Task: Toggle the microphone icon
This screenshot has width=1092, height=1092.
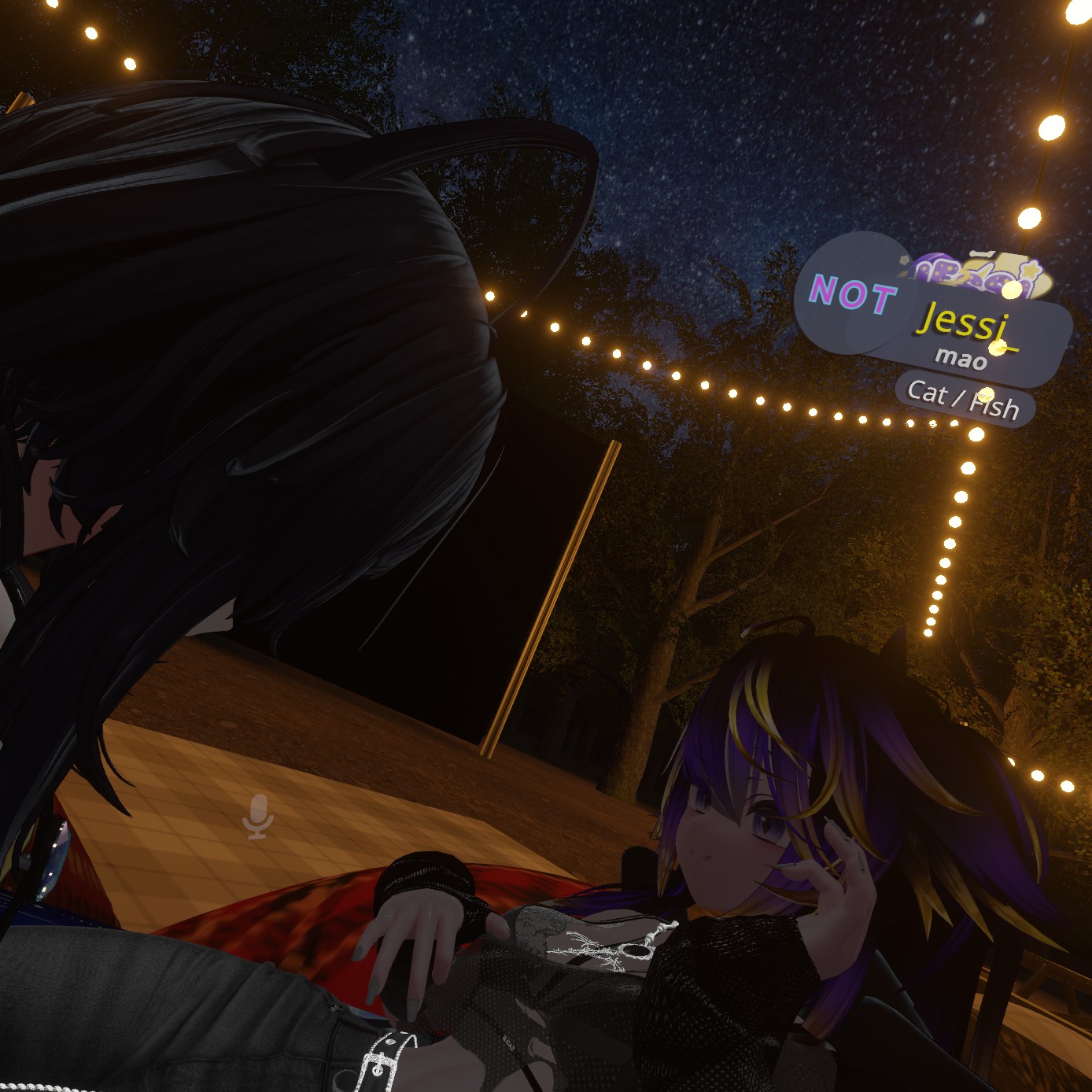Action: click(x=258, y=817)
